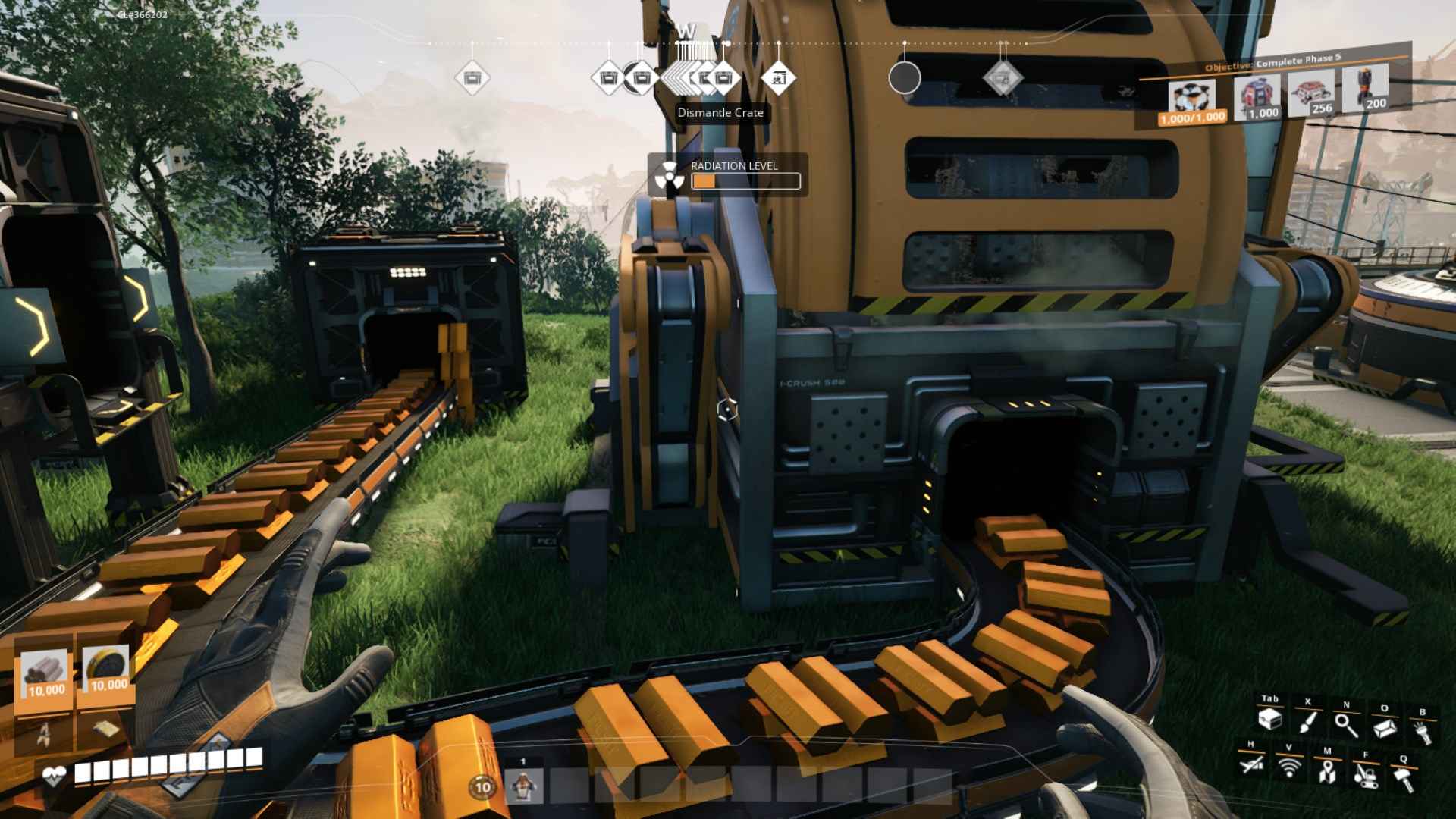1456x819 pixels.
Task: Select the Dismantle Crate compass marker
Action: 723,78
